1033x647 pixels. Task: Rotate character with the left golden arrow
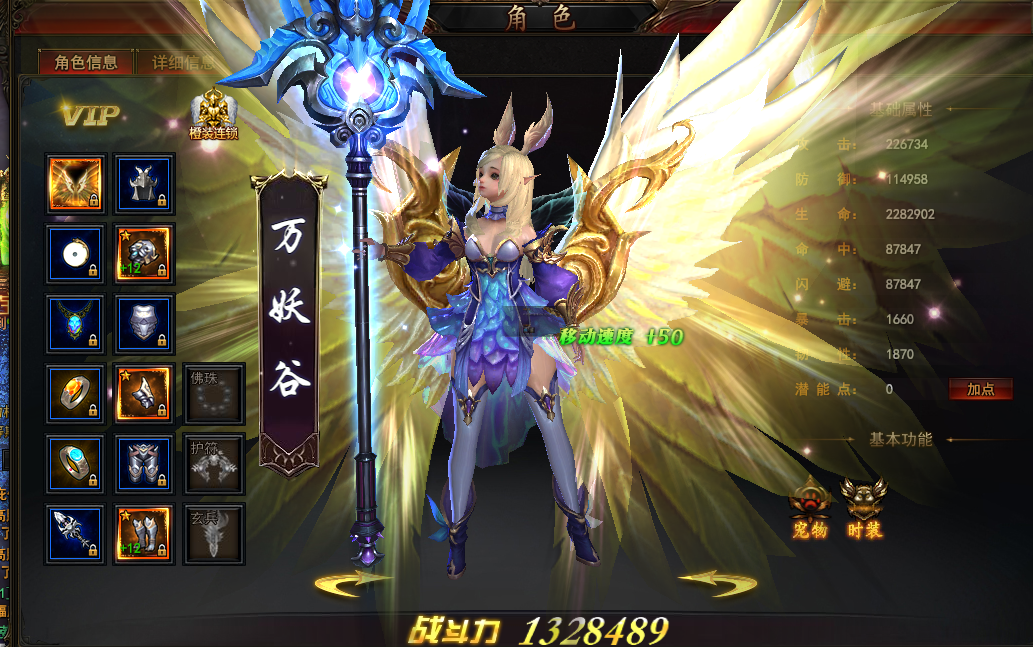(351, 583)
